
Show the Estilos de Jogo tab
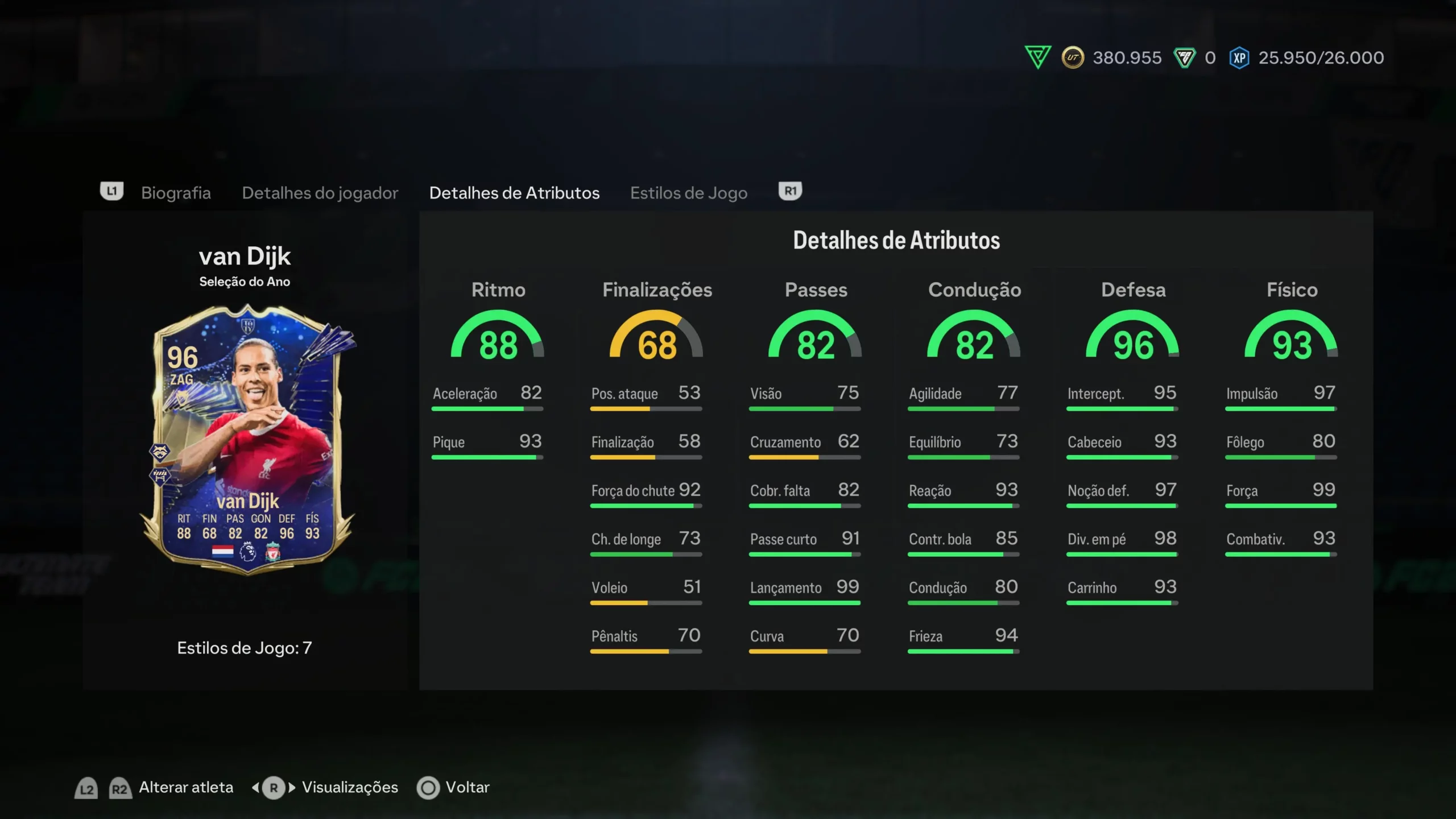click(688, 193)
